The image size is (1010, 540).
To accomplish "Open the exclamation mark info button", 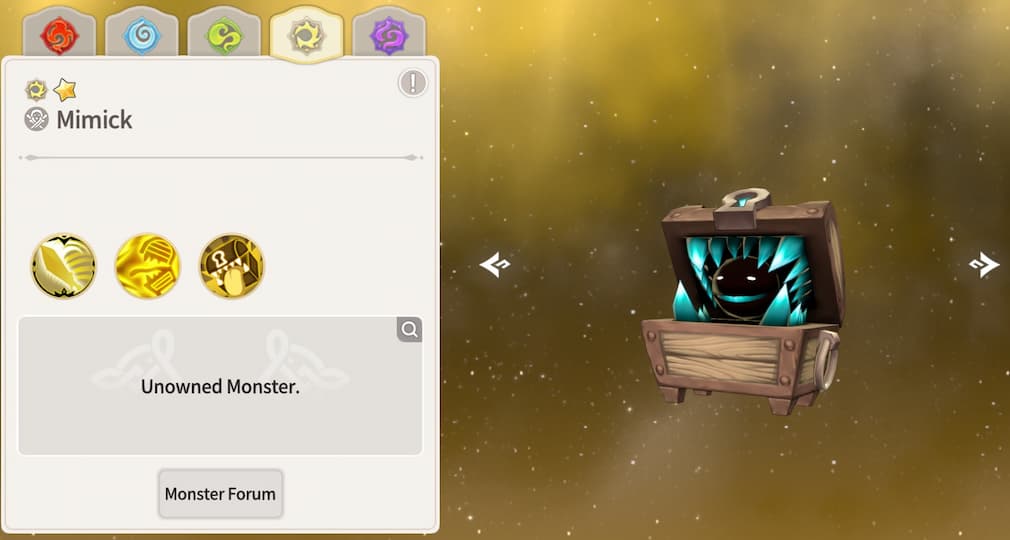I will tap(412, 83).
